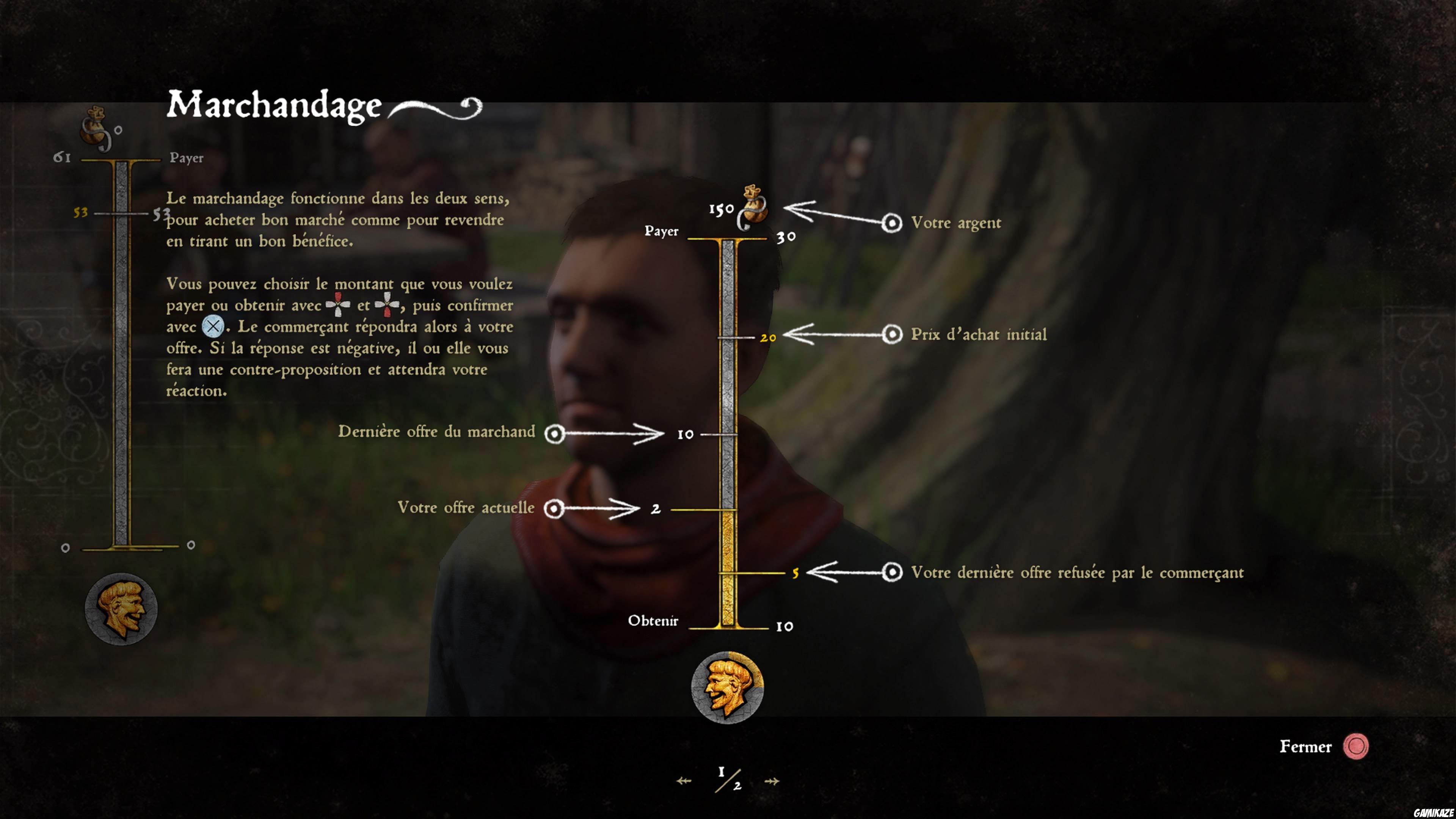Image resolution: width=1456 pixels, height=819 pixels.
Task: Click the 1/2 page indicator
Action: (x=728, y=779)
